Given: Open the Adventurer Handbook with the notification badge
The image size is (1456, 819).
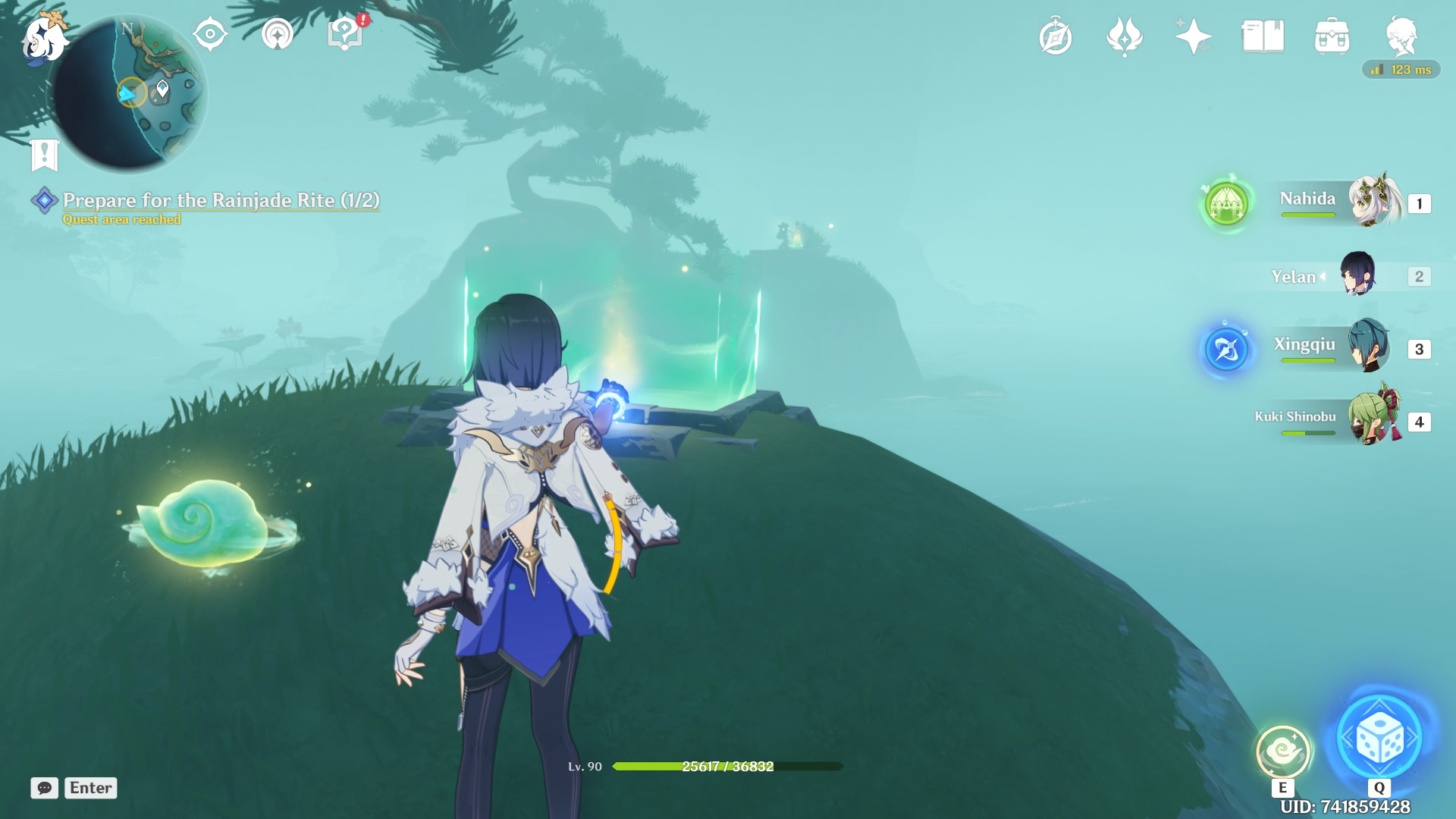Looking at the screenshot, I should [x=344, y=33].
